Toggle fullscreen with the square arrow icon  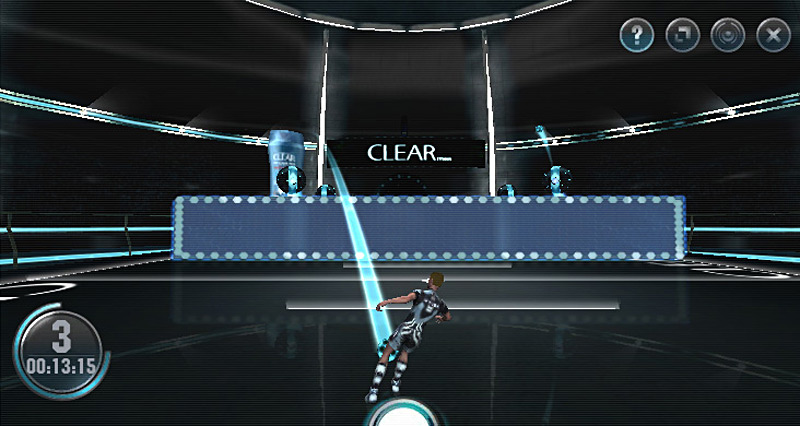(682, 37)
